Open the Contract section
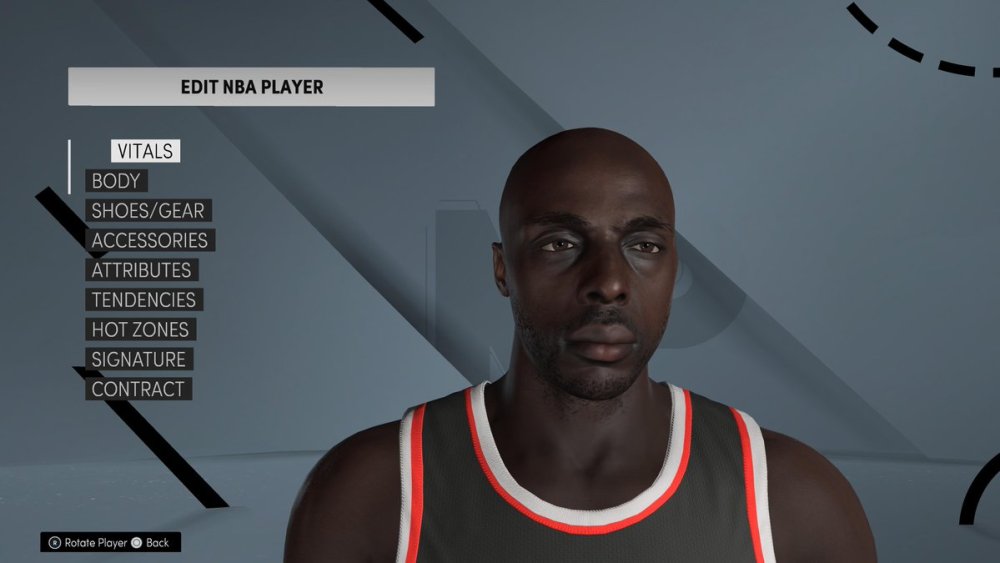Screen dimensions: 1000x563 [137, 389]
